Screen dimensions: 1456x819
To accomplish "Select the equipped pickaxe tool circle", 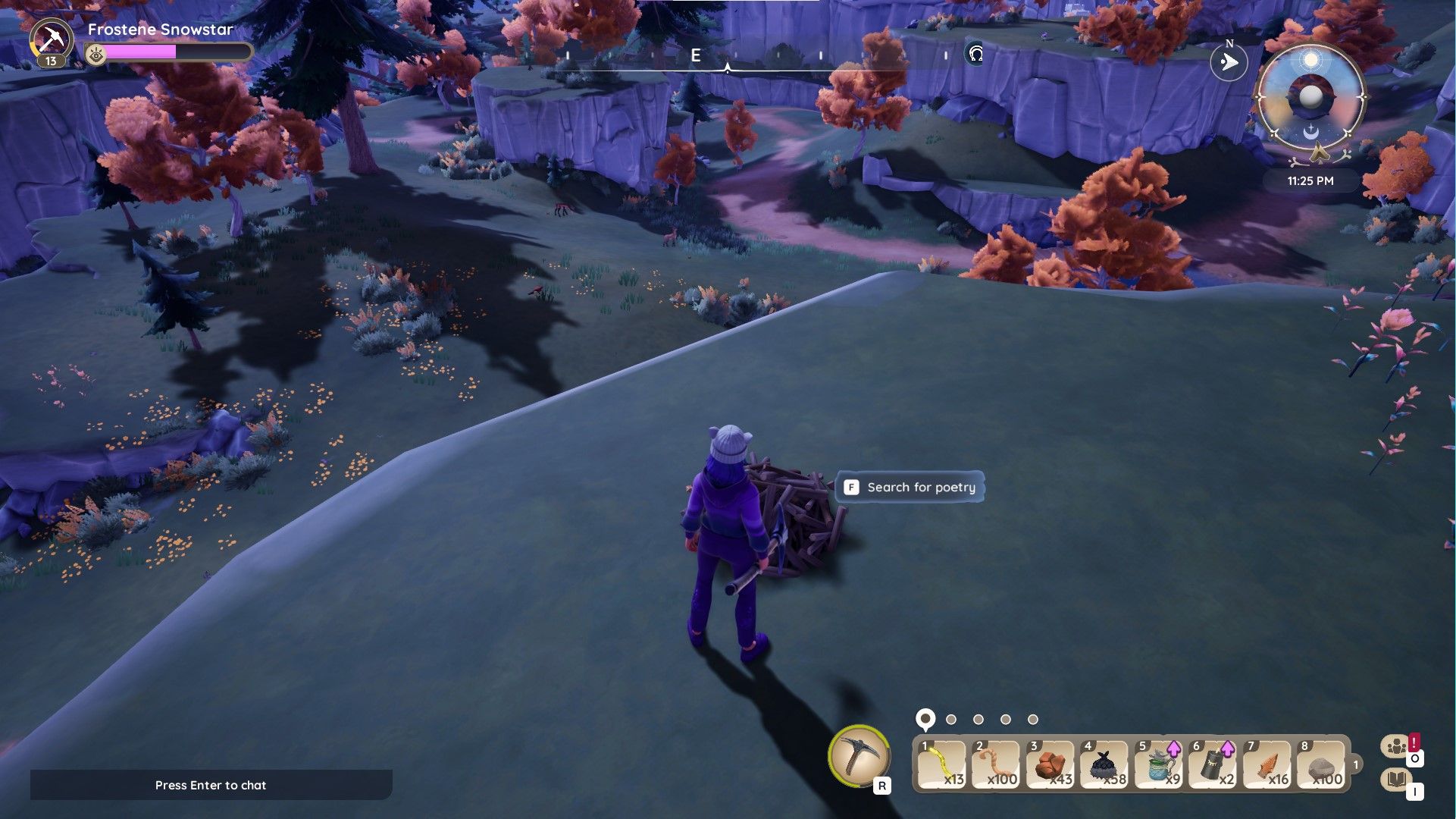I will pos(859,755).
